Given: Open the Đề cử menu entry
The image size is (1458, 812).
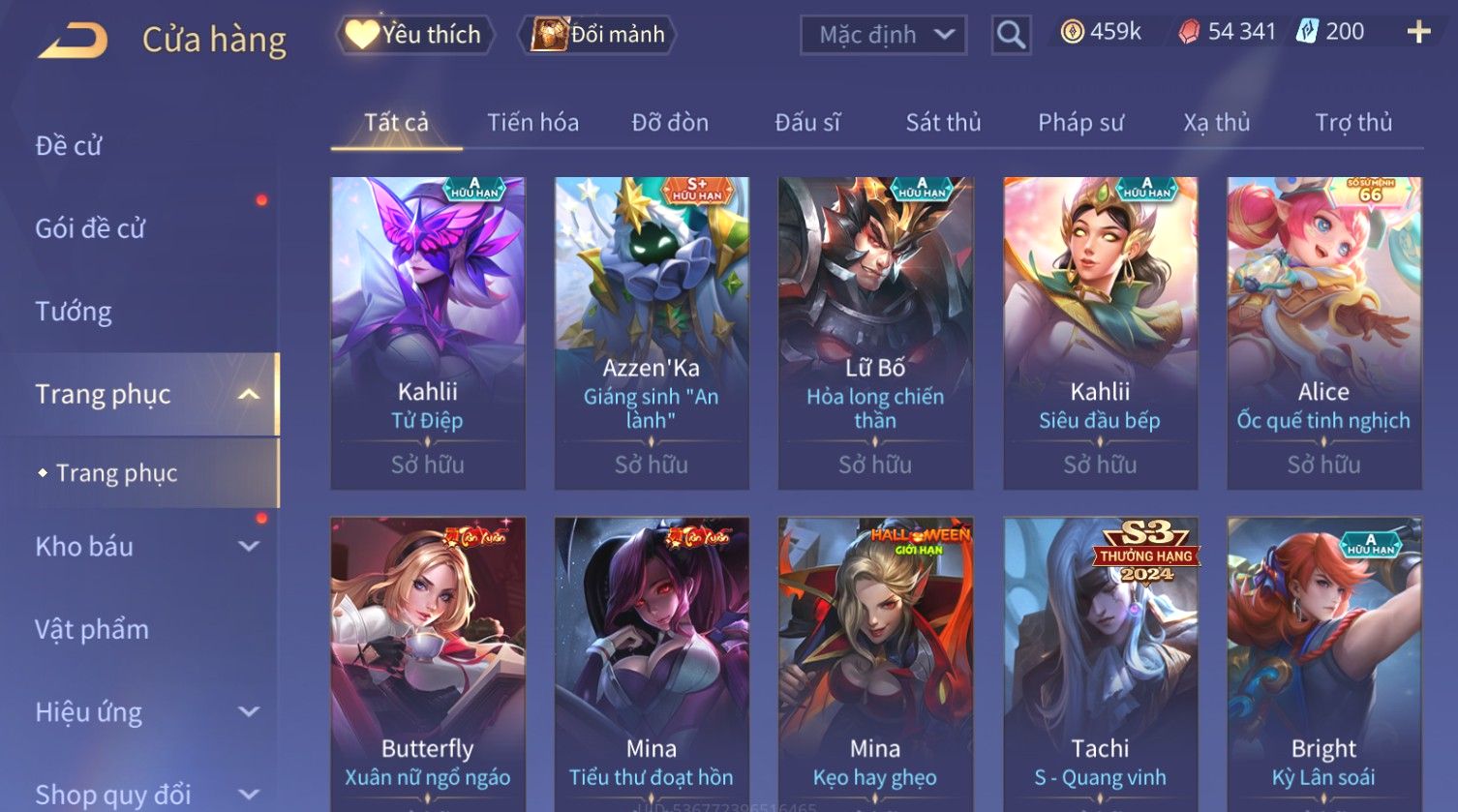Looking at the screenshot, I should (x=69, y=146).
